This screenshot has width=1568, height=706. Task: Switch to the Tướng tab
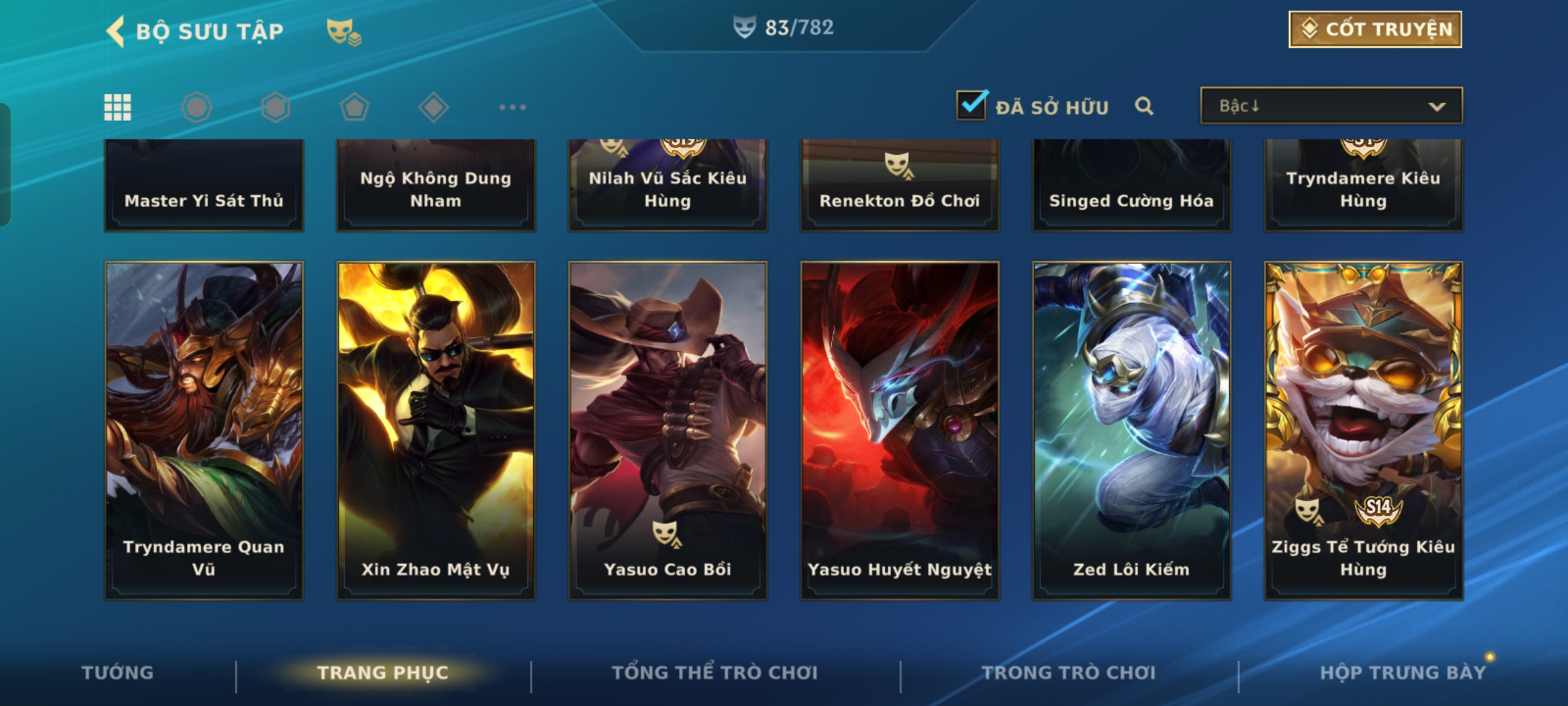pyautogui.click(x=118, y=673)
